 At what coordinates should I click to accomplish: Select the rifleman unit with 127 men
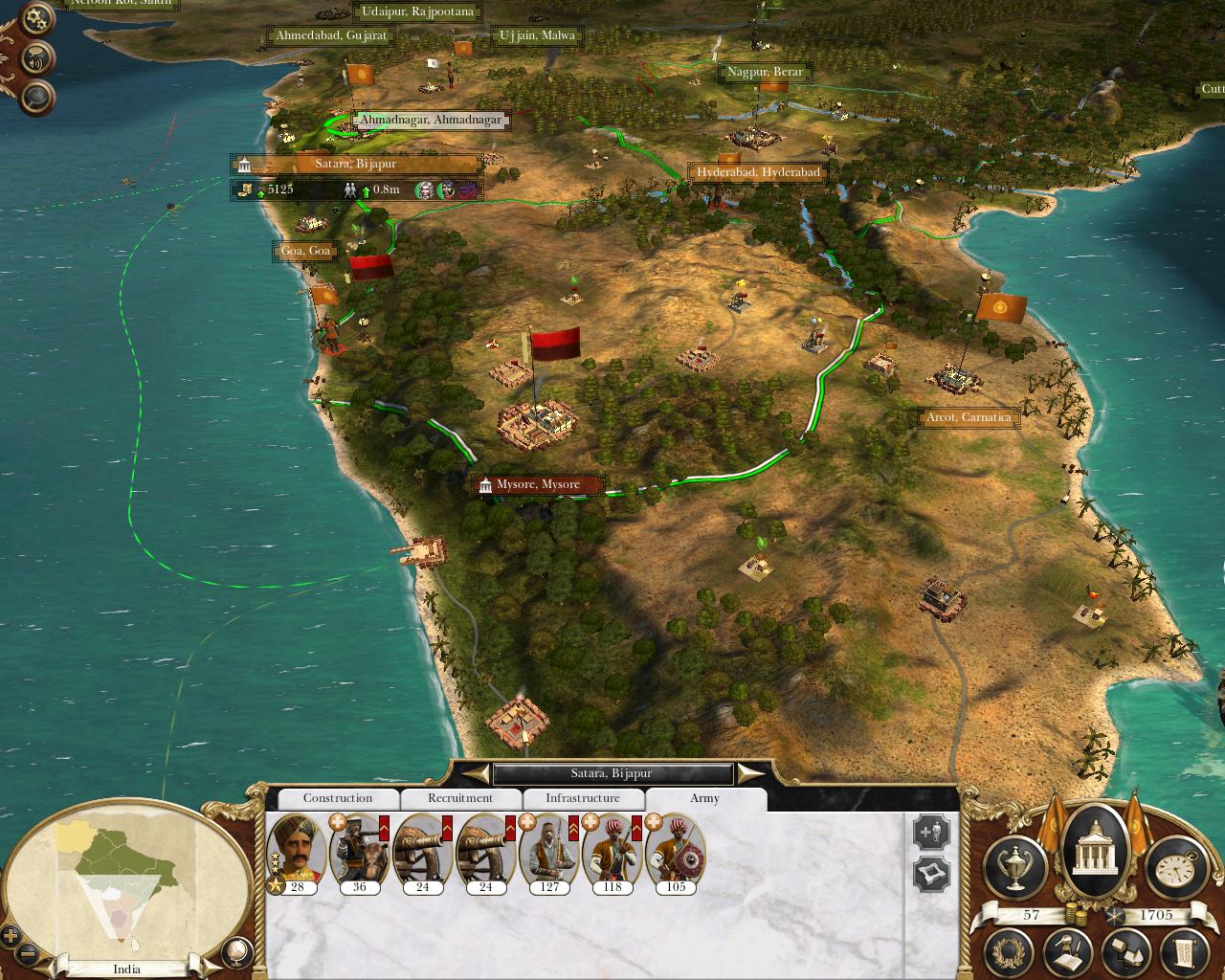click(x=549, y=850)
